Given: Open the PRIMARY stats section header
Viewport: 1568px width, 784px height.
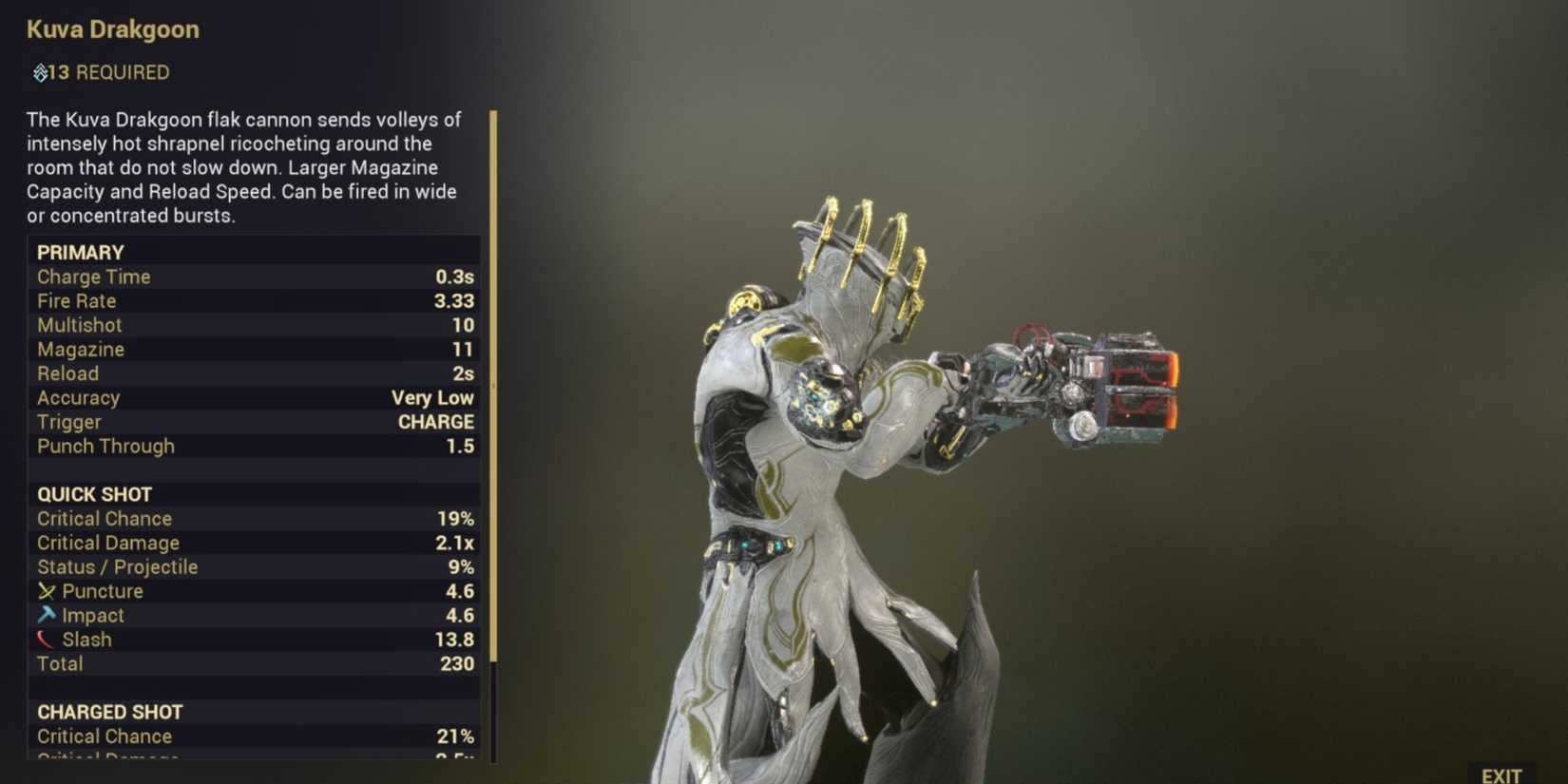Looking at the screenshot, I should click(x=80, y=252).
